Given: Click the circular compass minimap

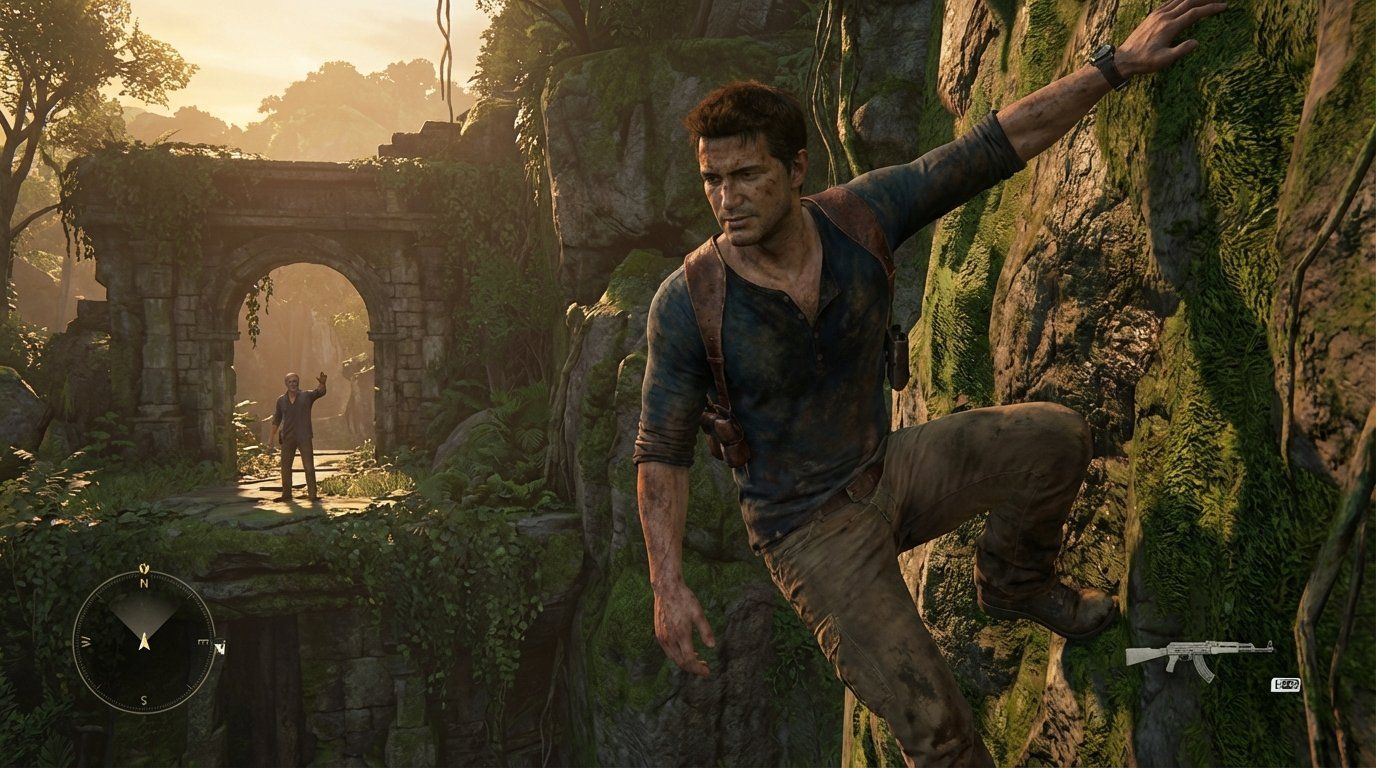Looking at the screenshot, I should [x=144, y=641].
